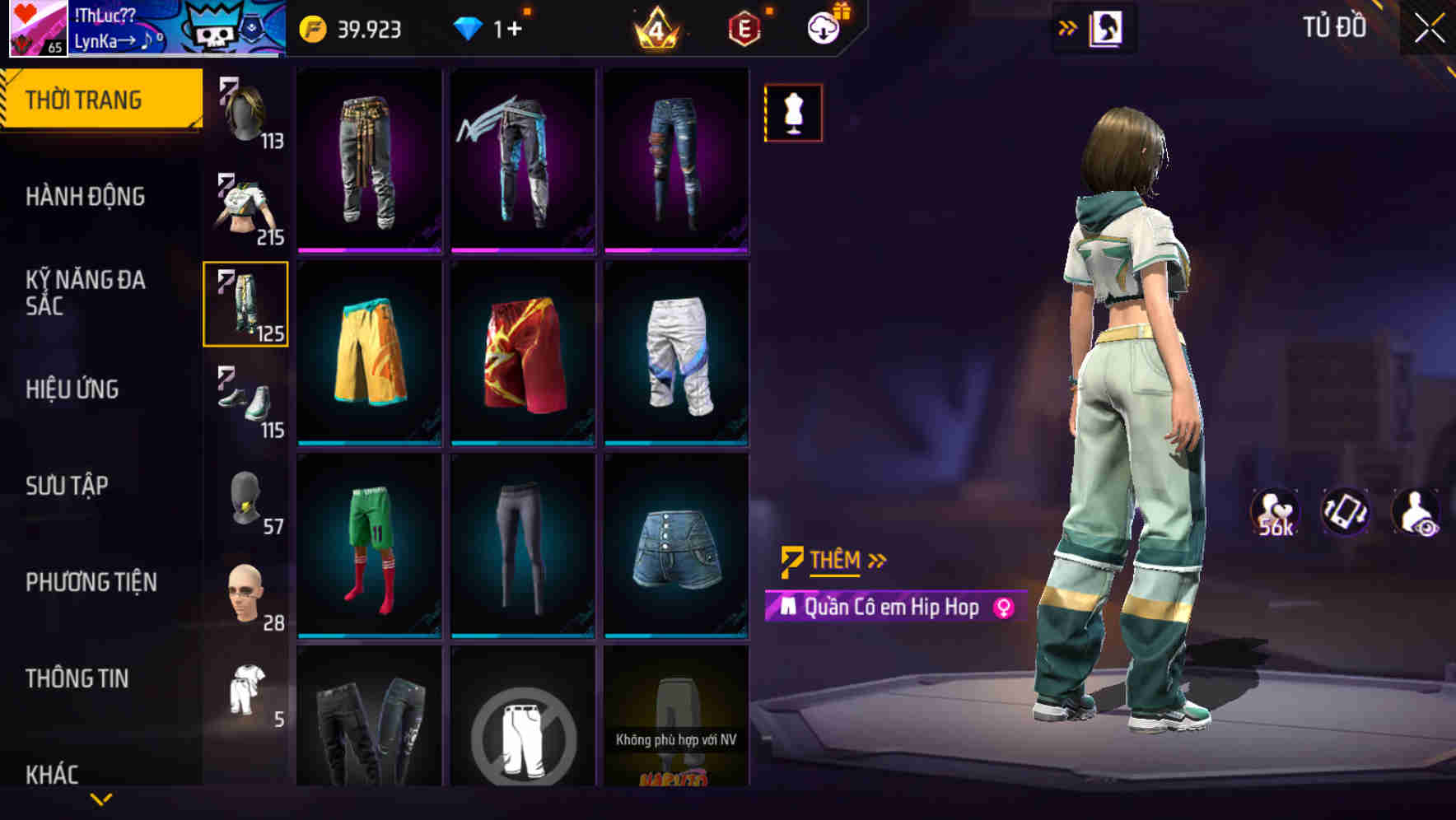
Task: Open the cloud gift download icon
Action: pyautogui.click(x=824, y=28)
